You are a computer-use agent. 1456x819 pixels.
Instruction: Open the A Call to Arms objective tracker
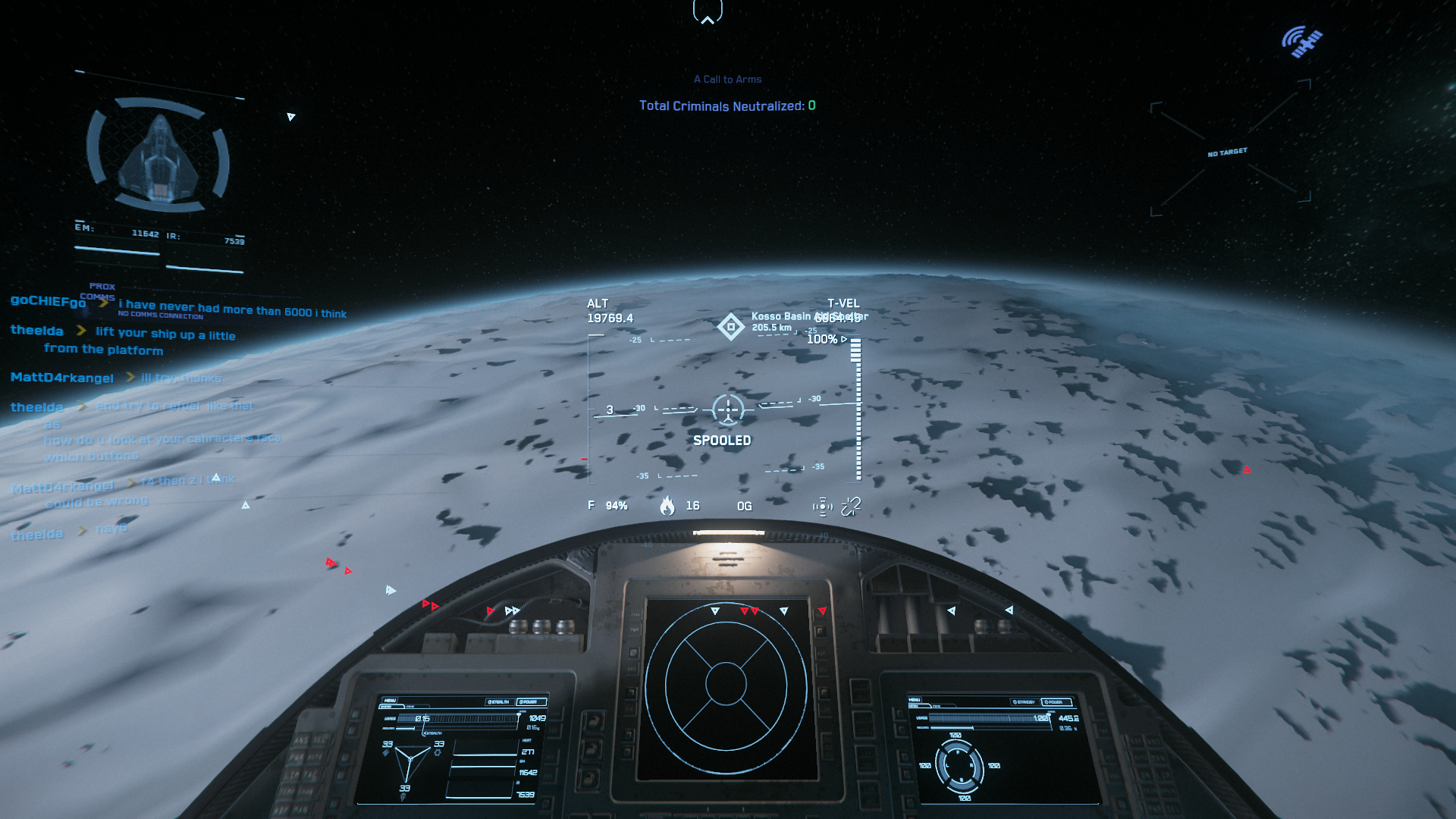coord(727,80)
